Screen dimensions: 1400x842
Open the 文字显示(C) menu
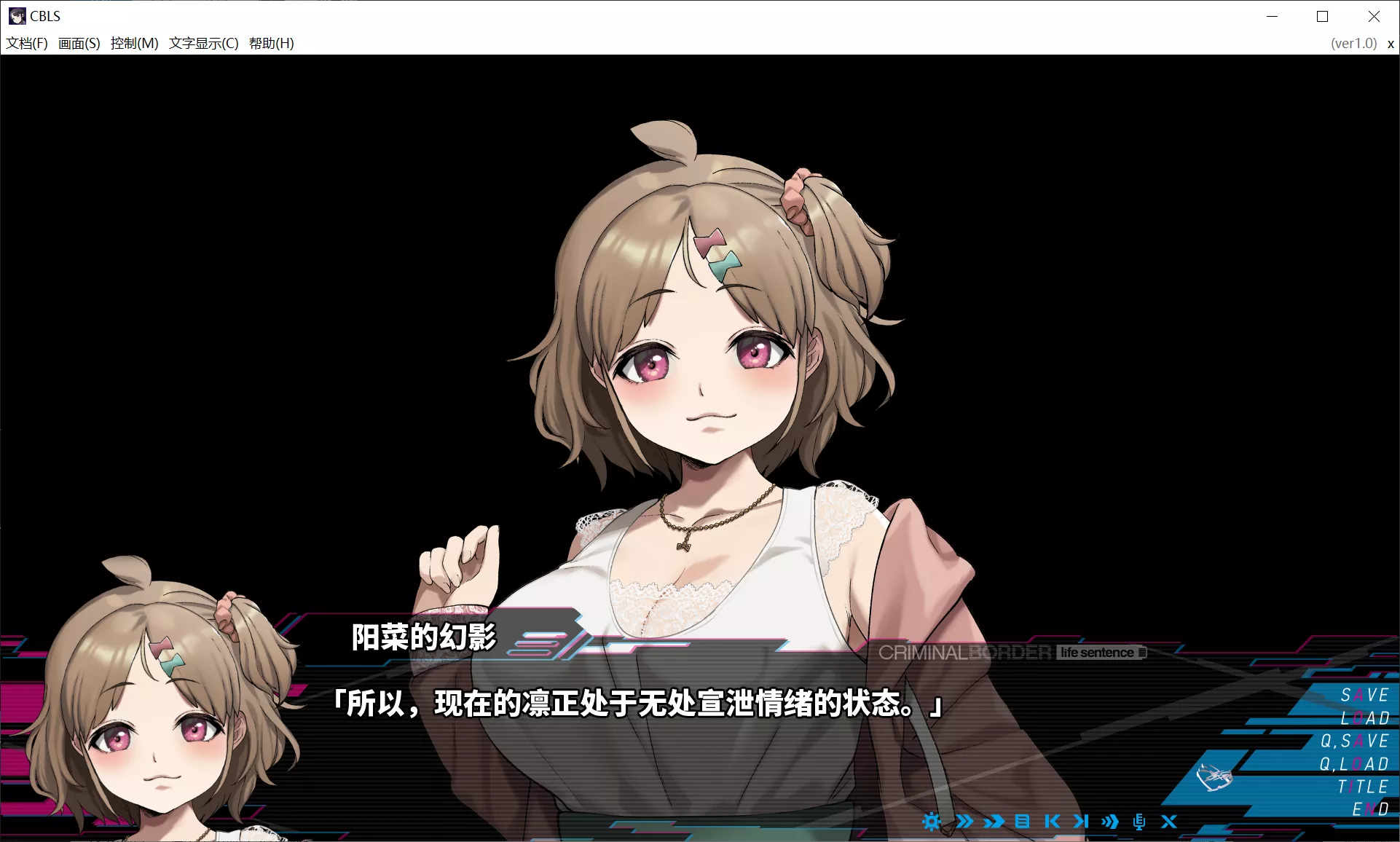point(202,43)
